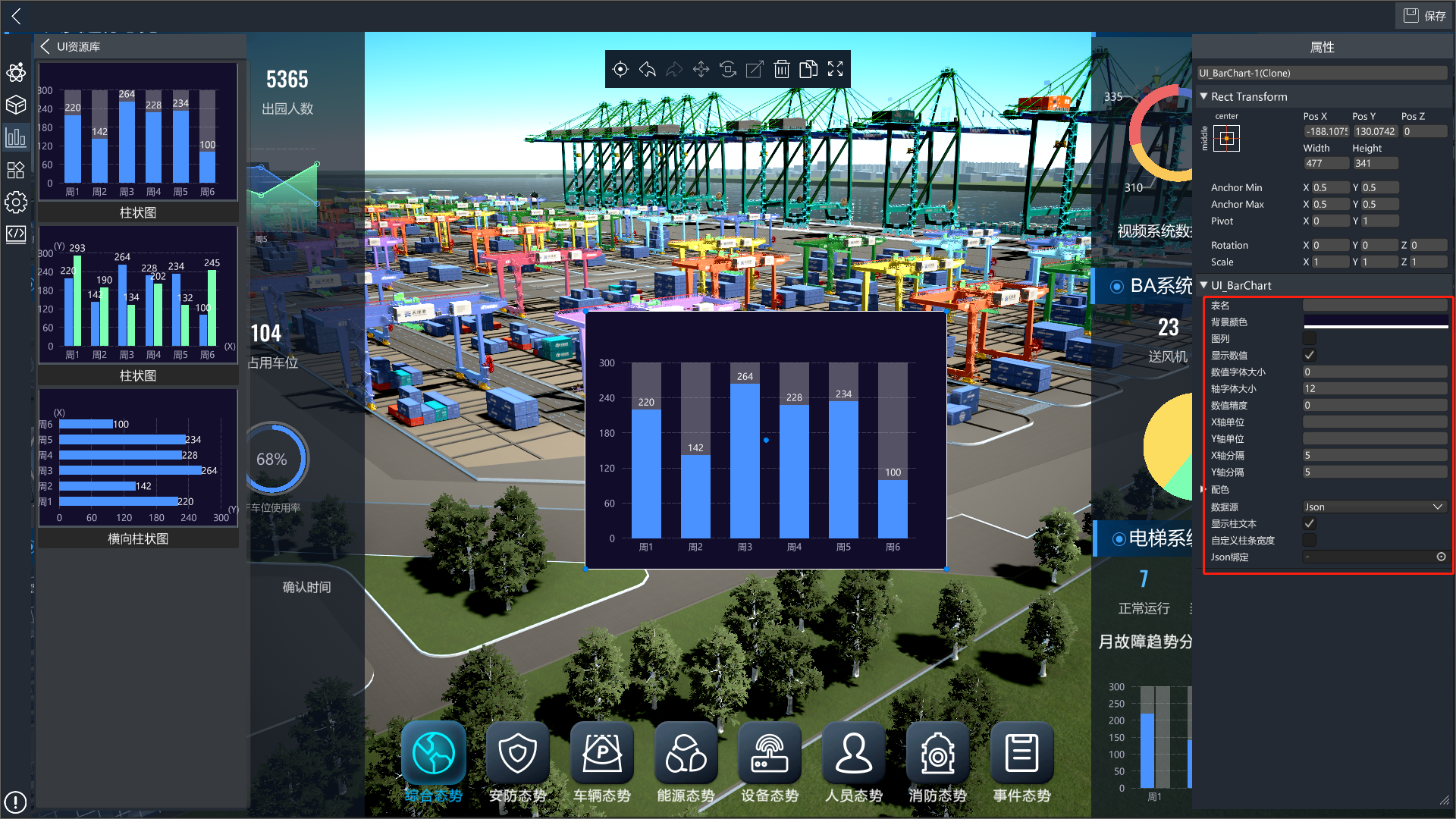This screenshot has height=819, width=1456.
Task: Click the undo arrow in the toolbar
Action: pos(647,70)
